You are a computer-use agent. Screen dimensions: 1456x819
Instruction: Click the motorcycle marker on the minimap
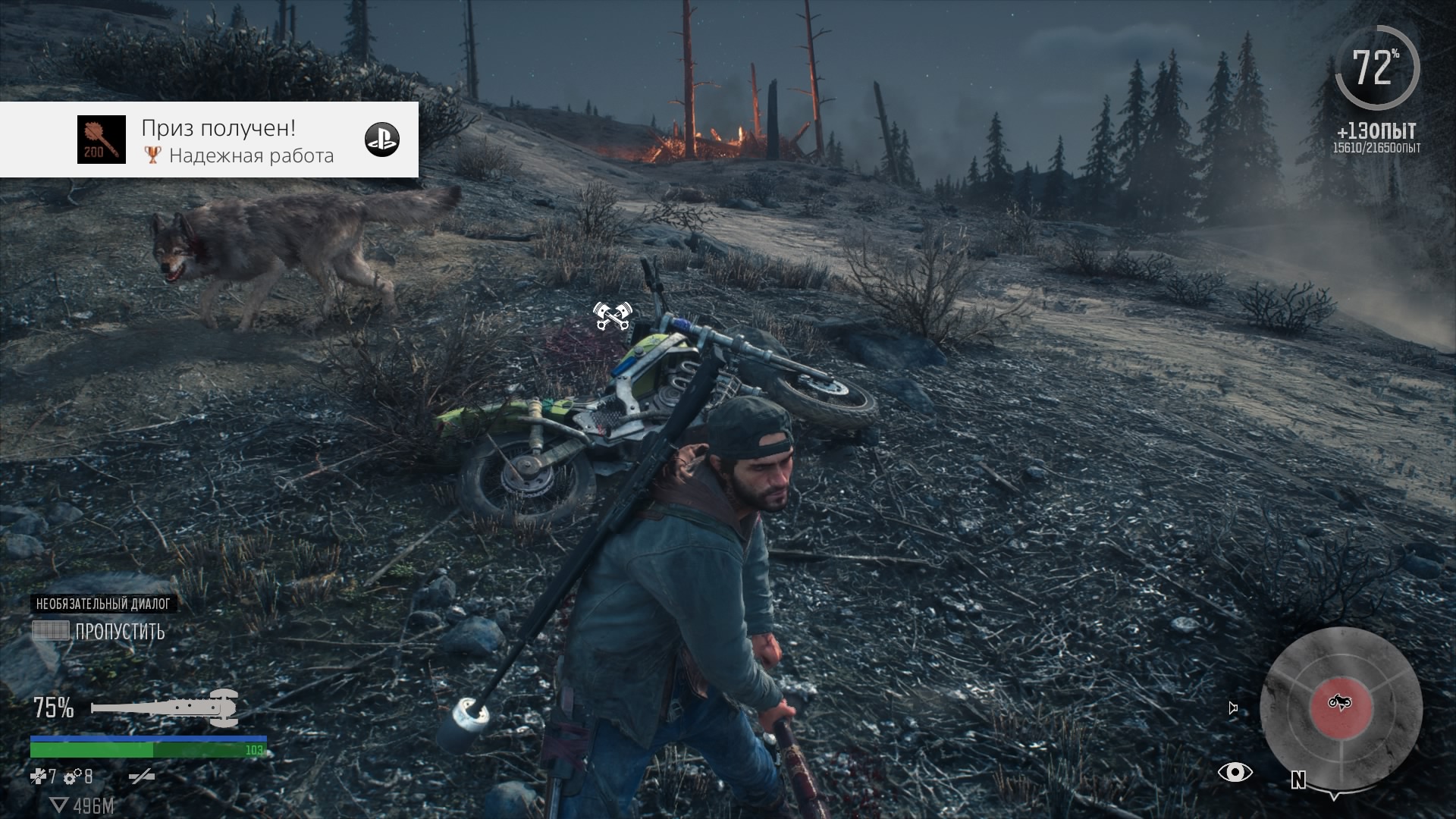coord(1340,703)
